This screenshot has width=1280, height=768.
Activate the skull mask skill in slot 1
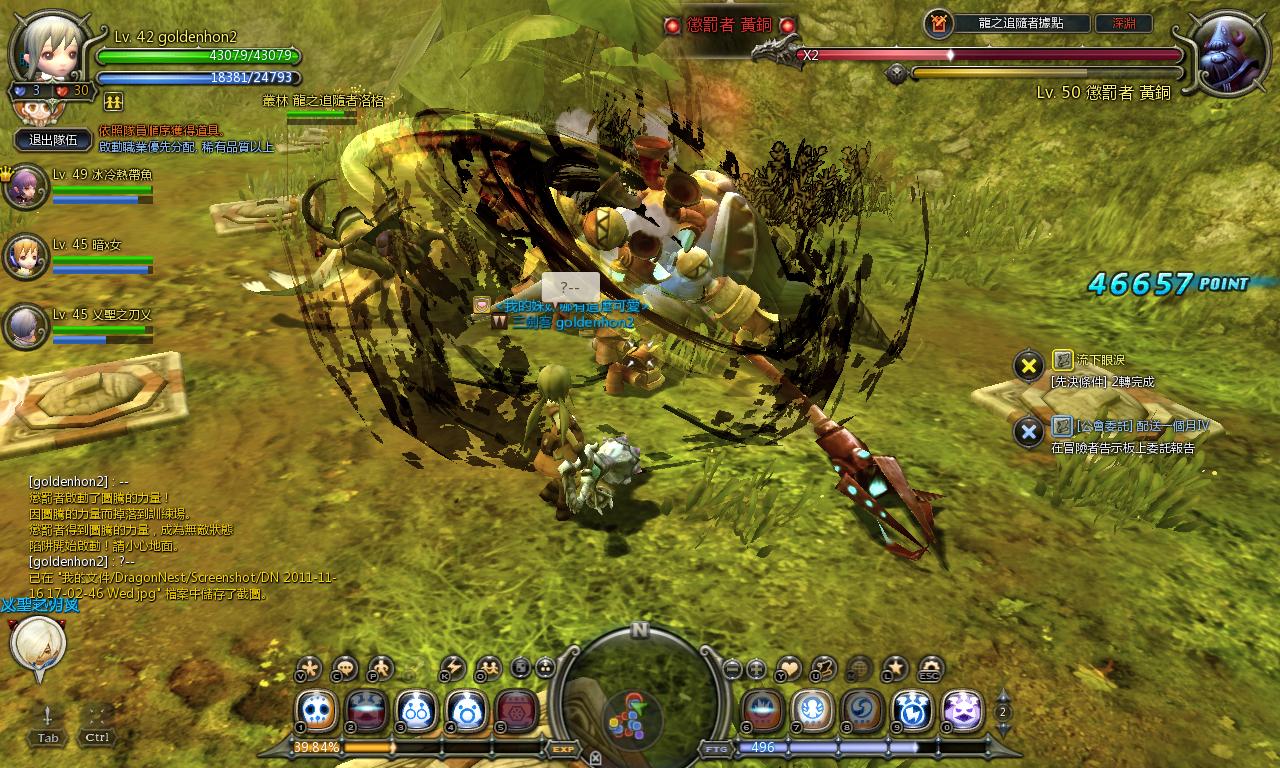click(317, 711)
